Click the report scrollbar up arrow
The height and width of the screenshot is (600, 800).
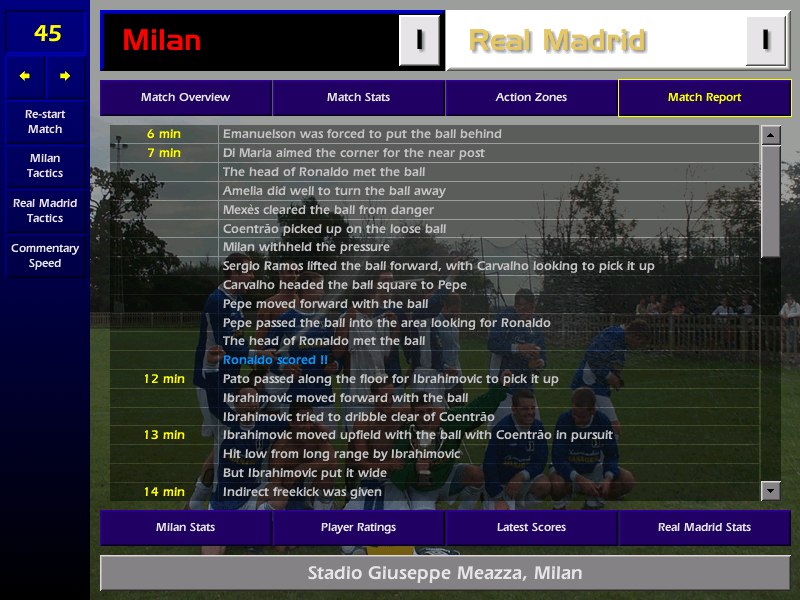770,135
